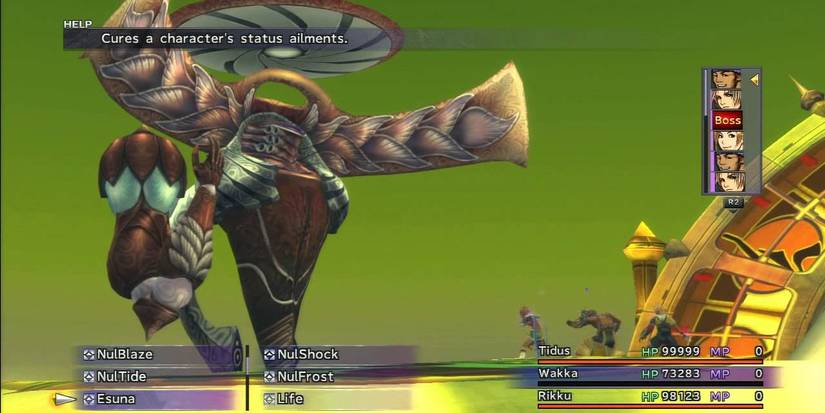The image size is (825, 413).
Task: Choose the Life spell
Action: point(291,399)
